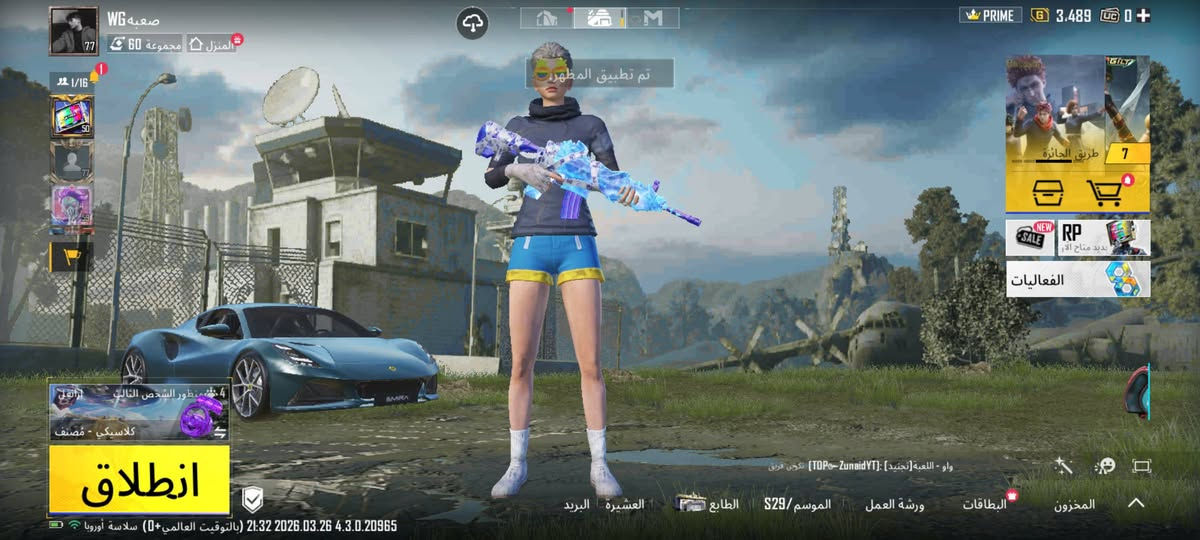Open the الفعاليات events banner
The width and height of the screenshot is (1200, 540).
point(1078,280)
